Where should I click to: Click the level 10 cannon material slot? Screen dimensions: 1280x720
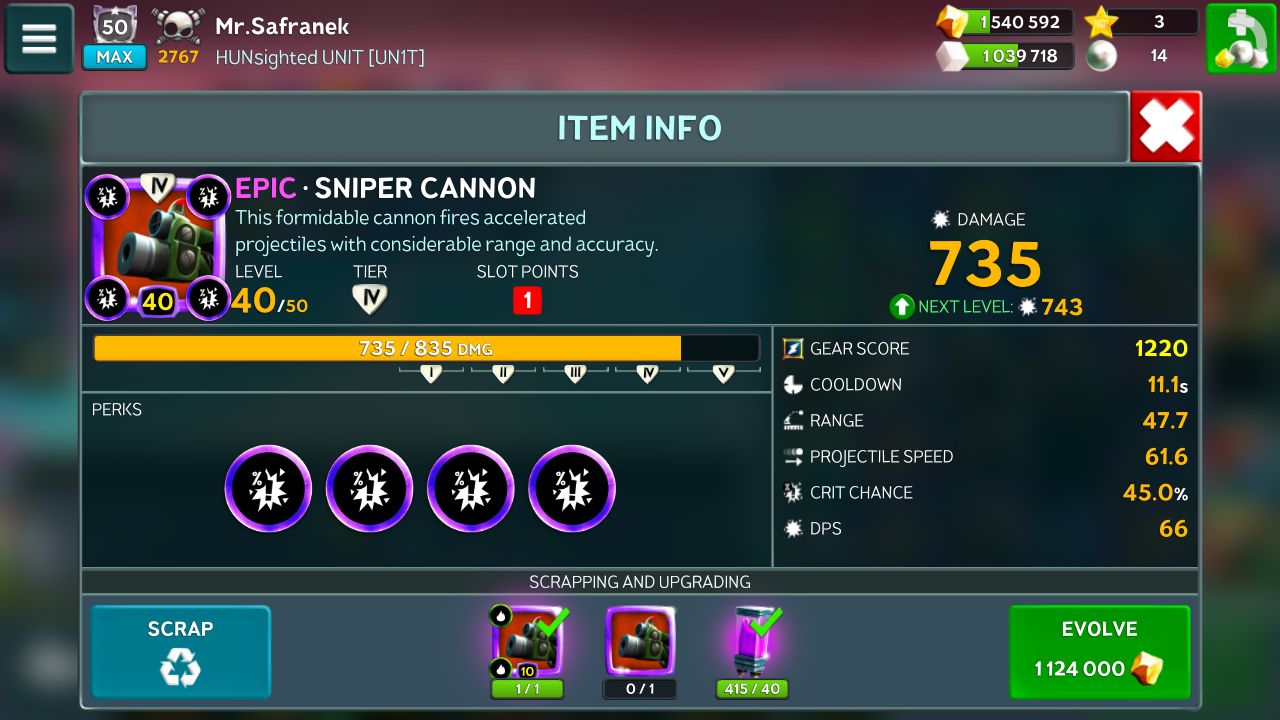coord(527,642)
